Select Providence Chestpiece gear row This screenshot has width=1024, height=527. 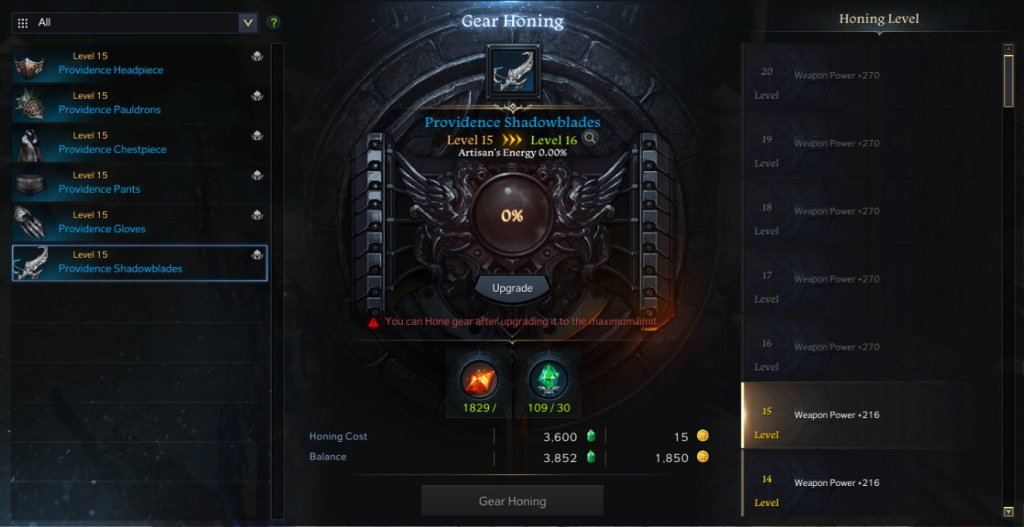139,144
